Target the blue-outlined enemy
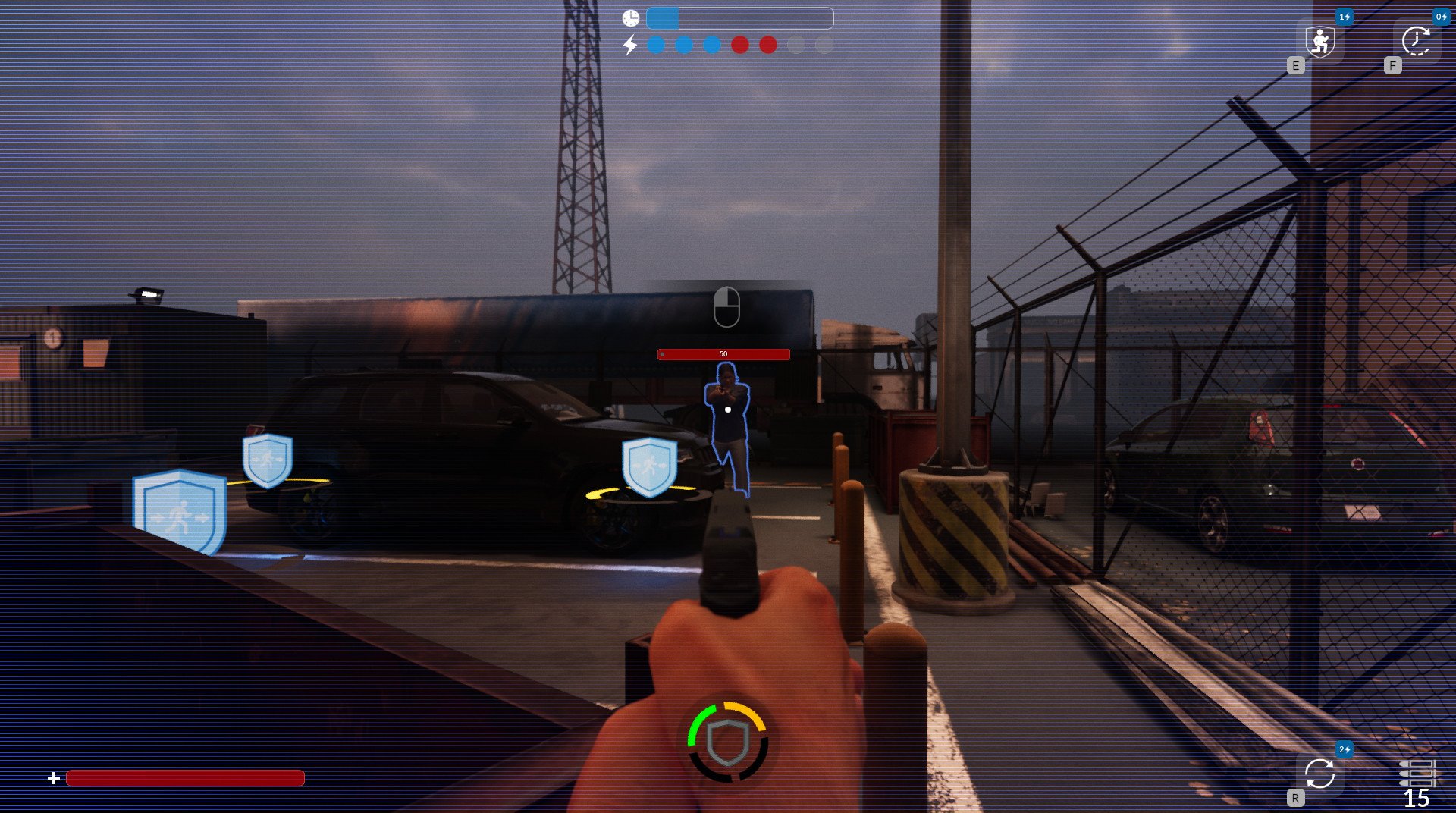Viewport: 1456px width, 813px height. pyautogui.click(x=728, y=425)
